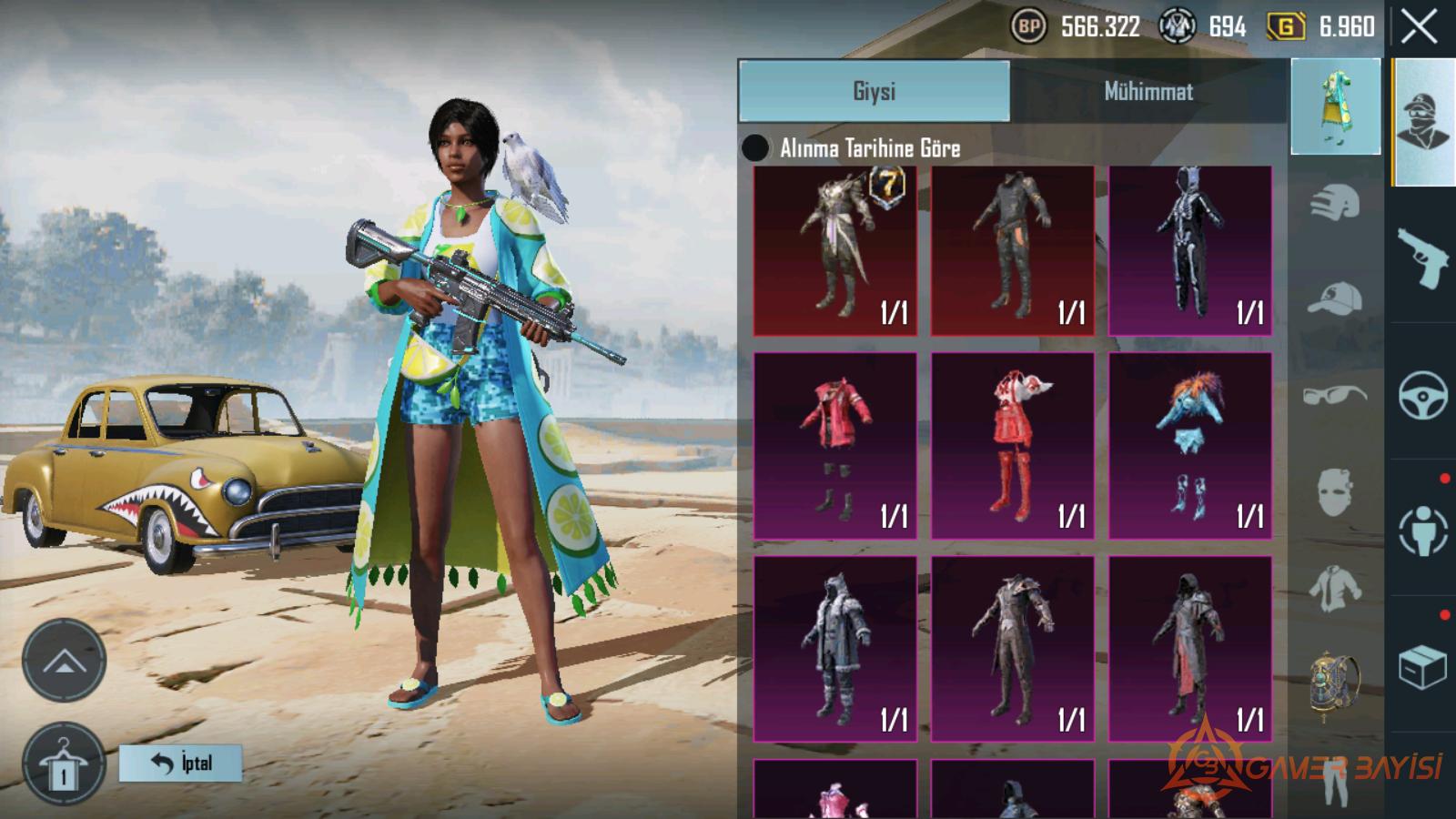The height and width of the screenshot is (819, 1456).
Task: Open the vehicle skins section
Action: pyautogui.click(x=1422, y=395)
